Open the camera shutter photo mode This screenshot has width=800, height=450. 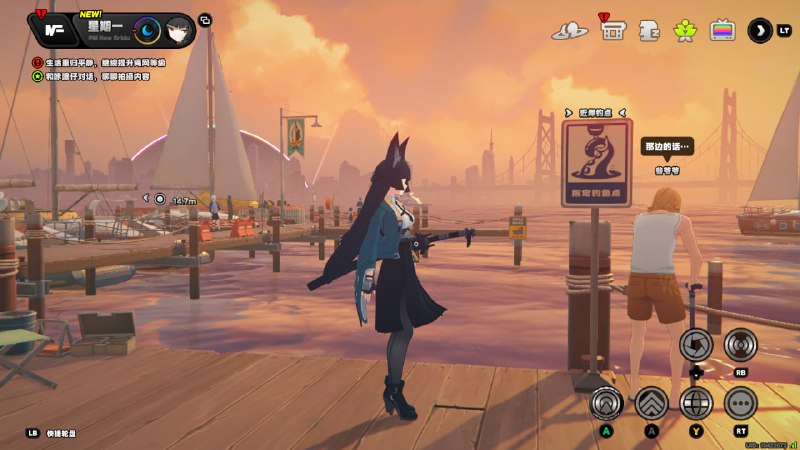(695, 344)
